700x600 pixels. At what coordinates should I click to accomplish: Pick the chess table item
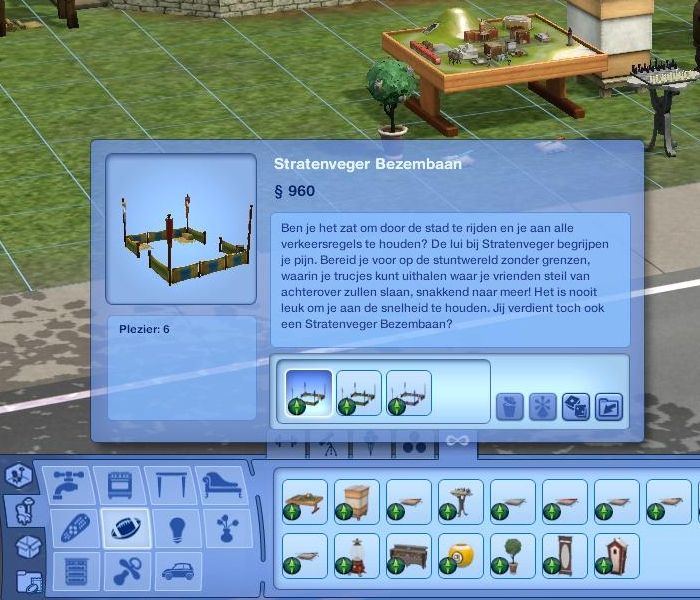click(461, 502)
